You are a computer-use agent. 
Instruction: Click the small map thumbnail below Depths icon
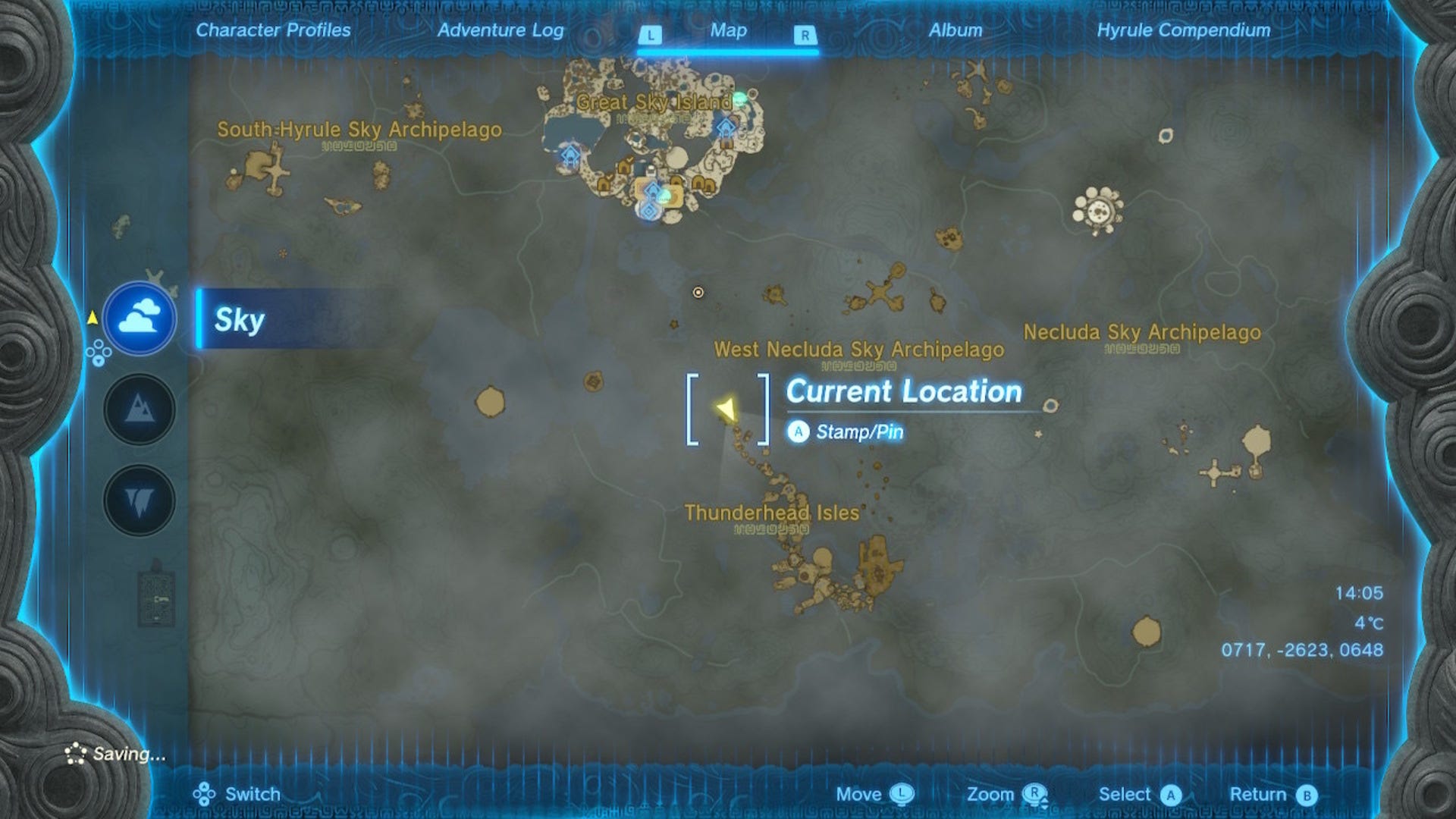158,599
